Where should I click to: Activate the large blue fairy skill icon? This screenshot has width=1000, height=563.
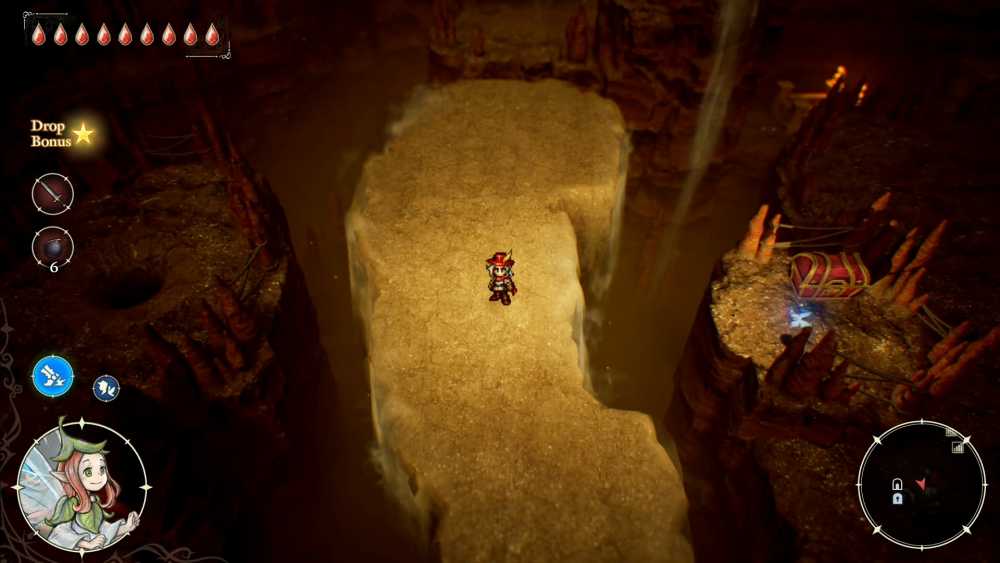click(52, 376)
